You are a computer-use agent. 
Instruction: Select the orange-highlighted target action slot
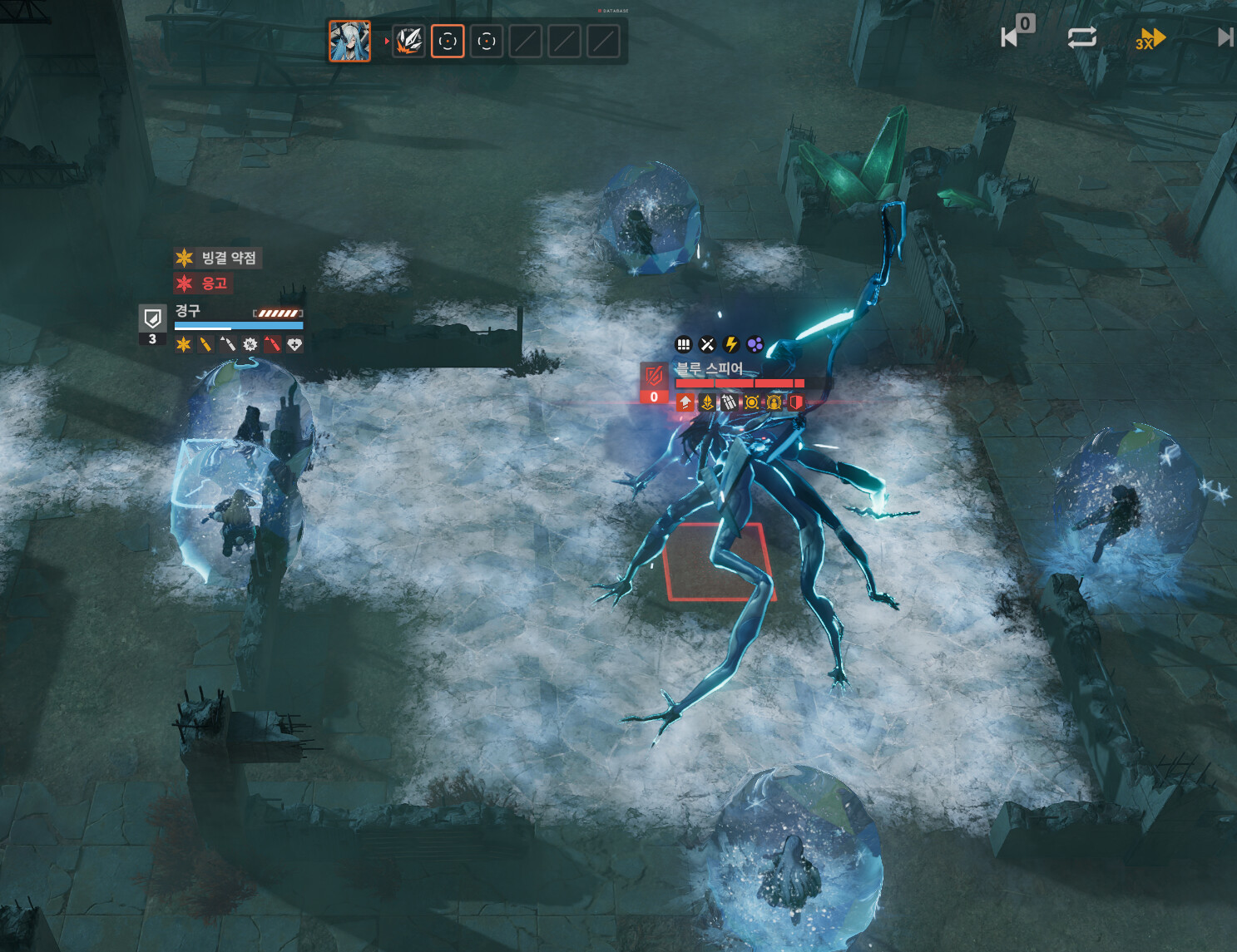pyautogui.click(x=448, y=41)
